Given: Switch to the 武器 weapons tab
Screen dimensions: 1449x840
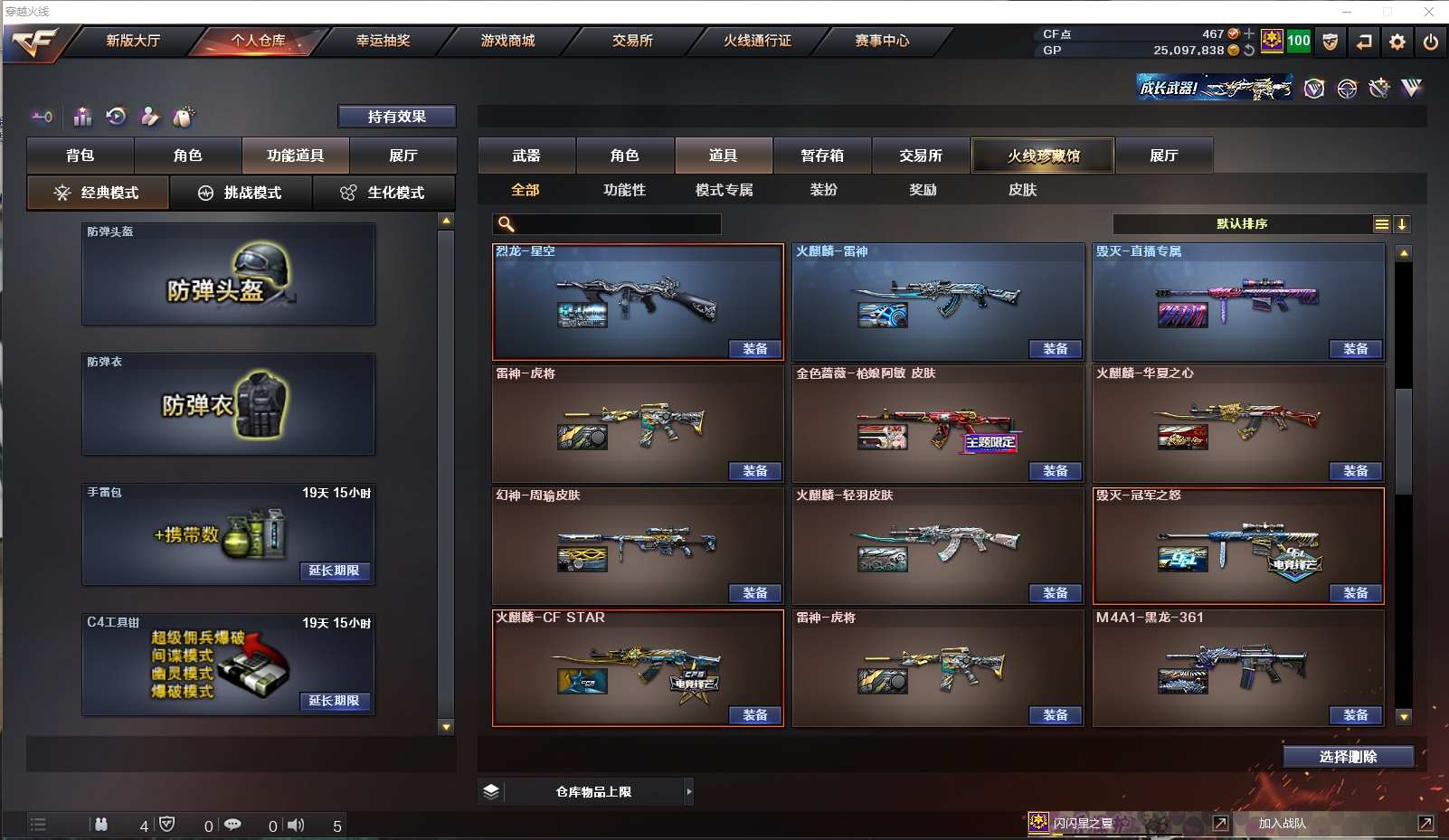Looking at the screenshot, I should click(x=526, y=156).
